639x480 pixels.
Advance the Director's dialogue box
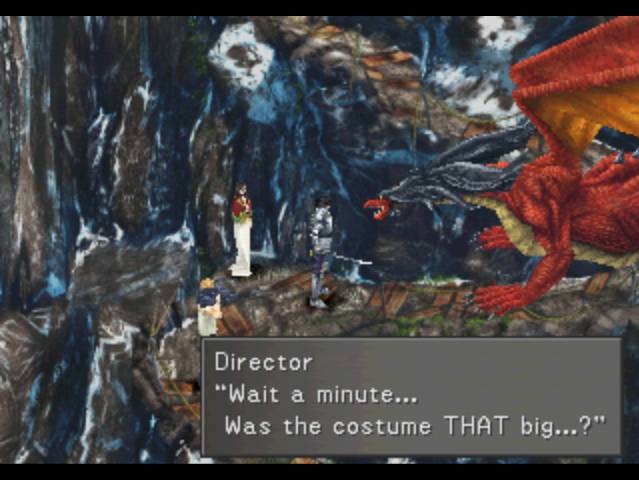point(411,397)
